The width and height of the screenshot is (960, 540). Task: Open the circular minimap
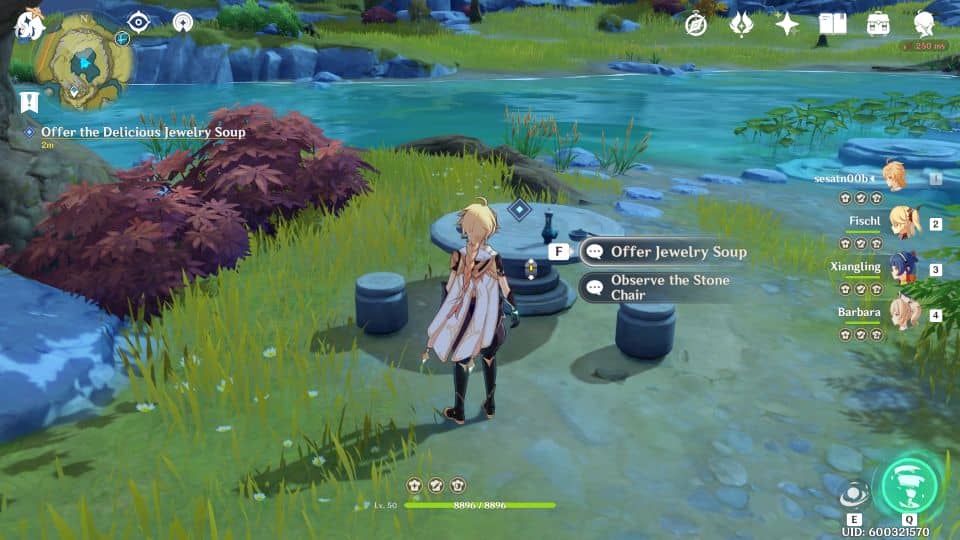[x=84, y=65]
